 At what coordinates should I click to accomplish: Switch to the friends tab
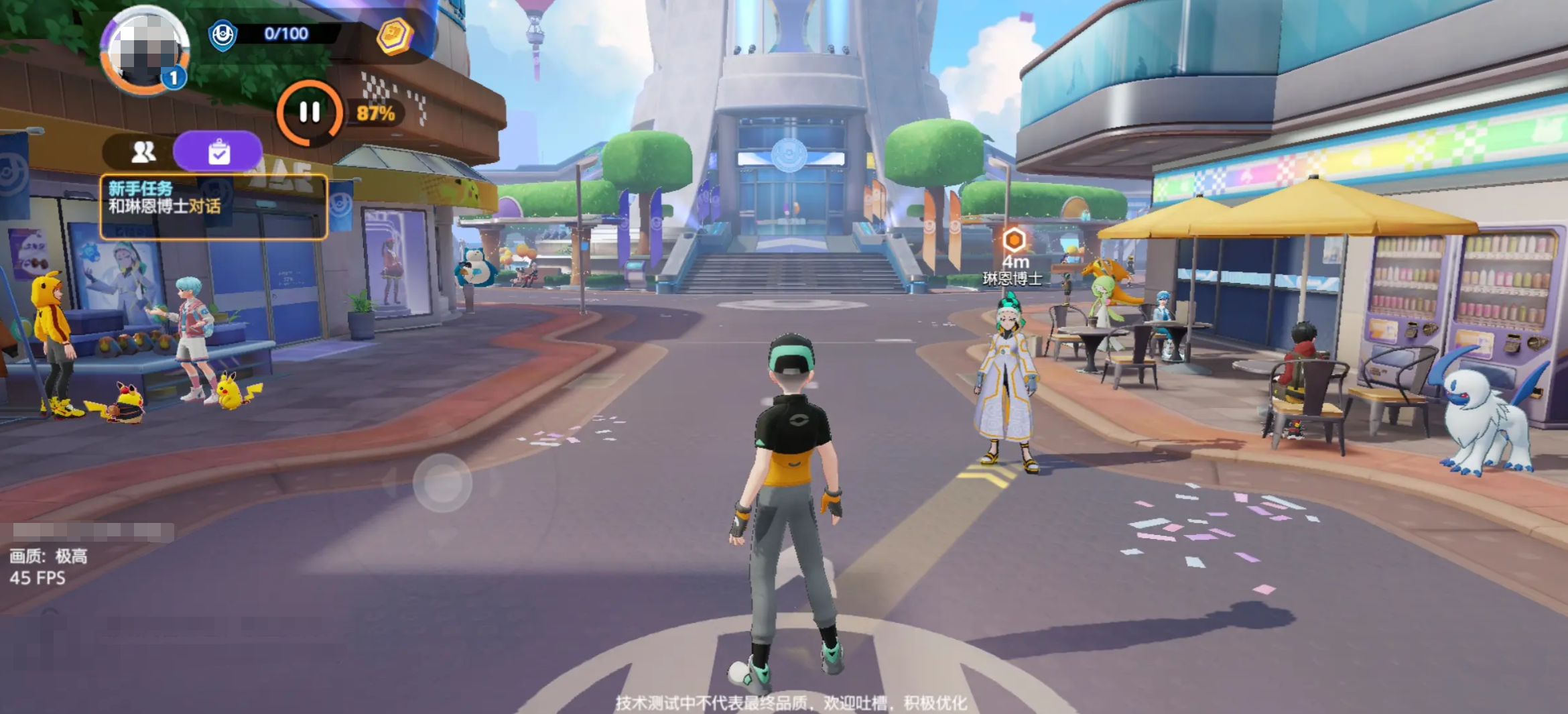click(x=143, y=152)
